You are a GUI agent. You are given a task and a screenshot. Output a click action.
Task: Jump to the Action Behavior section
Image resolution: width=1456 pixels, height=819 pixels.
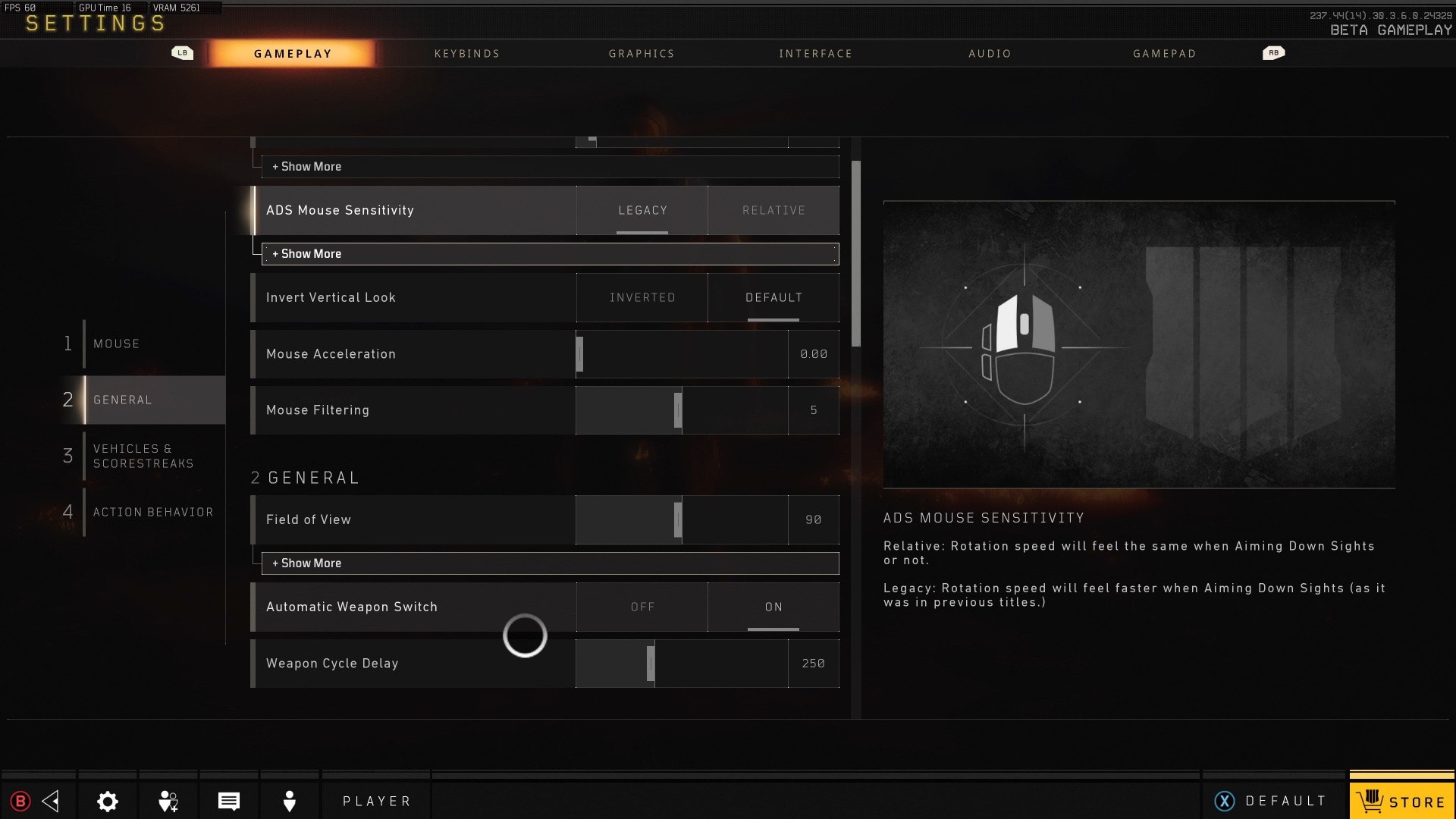pyautogui.click(x=152, y=512)
